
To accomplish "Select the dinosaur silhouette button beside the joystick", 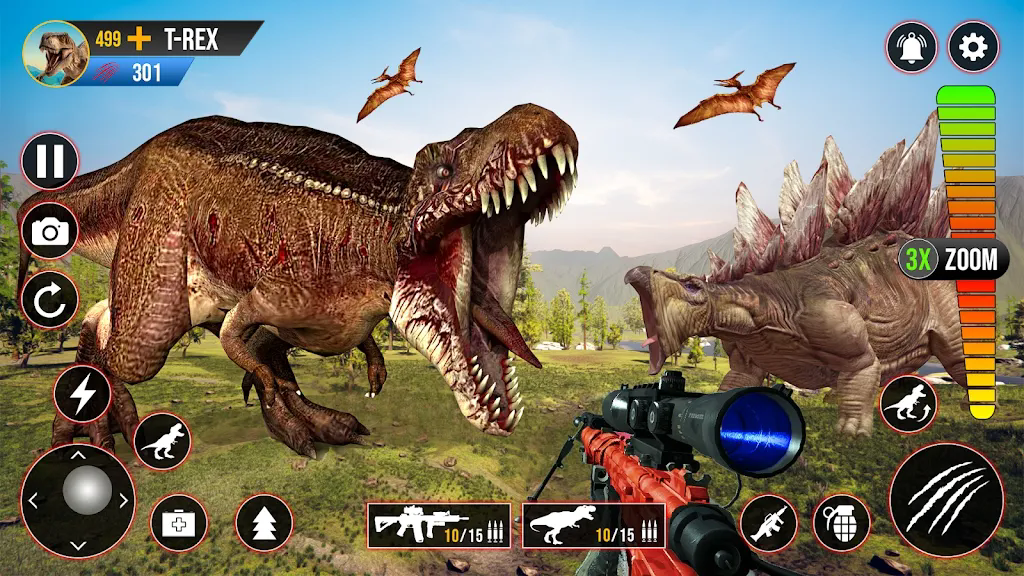I will point(161,441).
